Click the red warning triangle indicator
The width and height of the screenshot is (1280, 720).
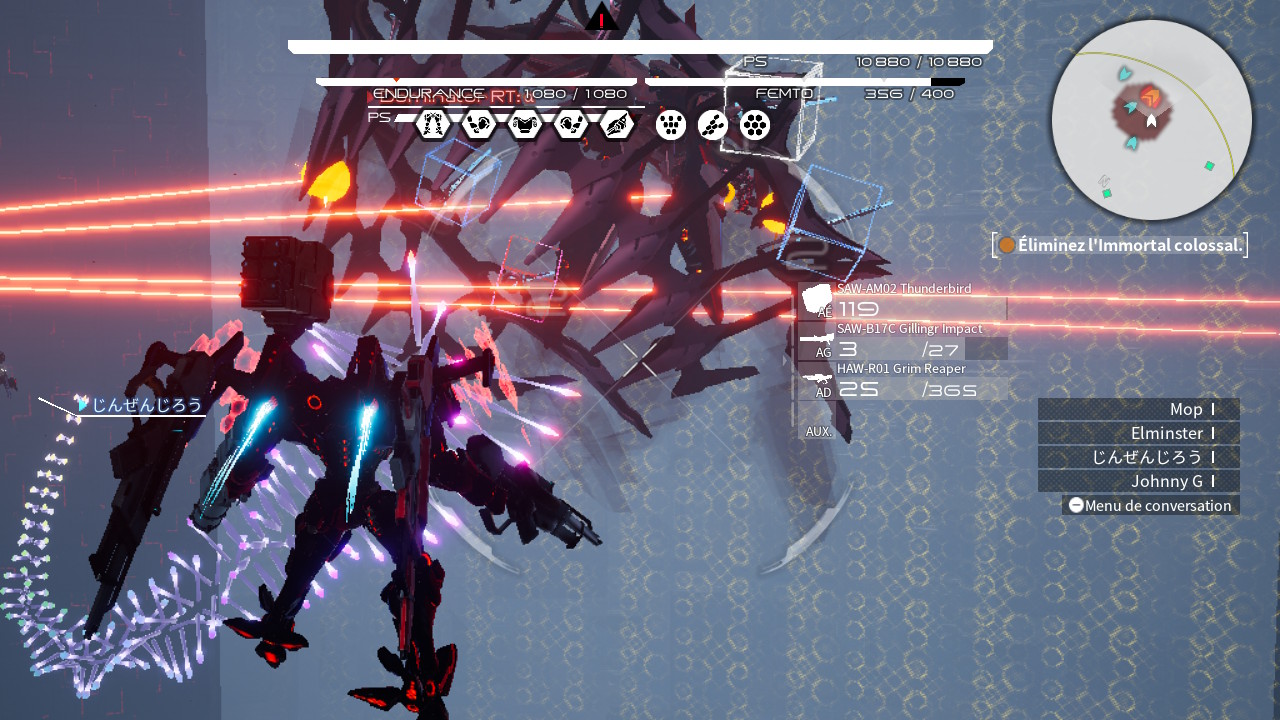tap(602, 18)
